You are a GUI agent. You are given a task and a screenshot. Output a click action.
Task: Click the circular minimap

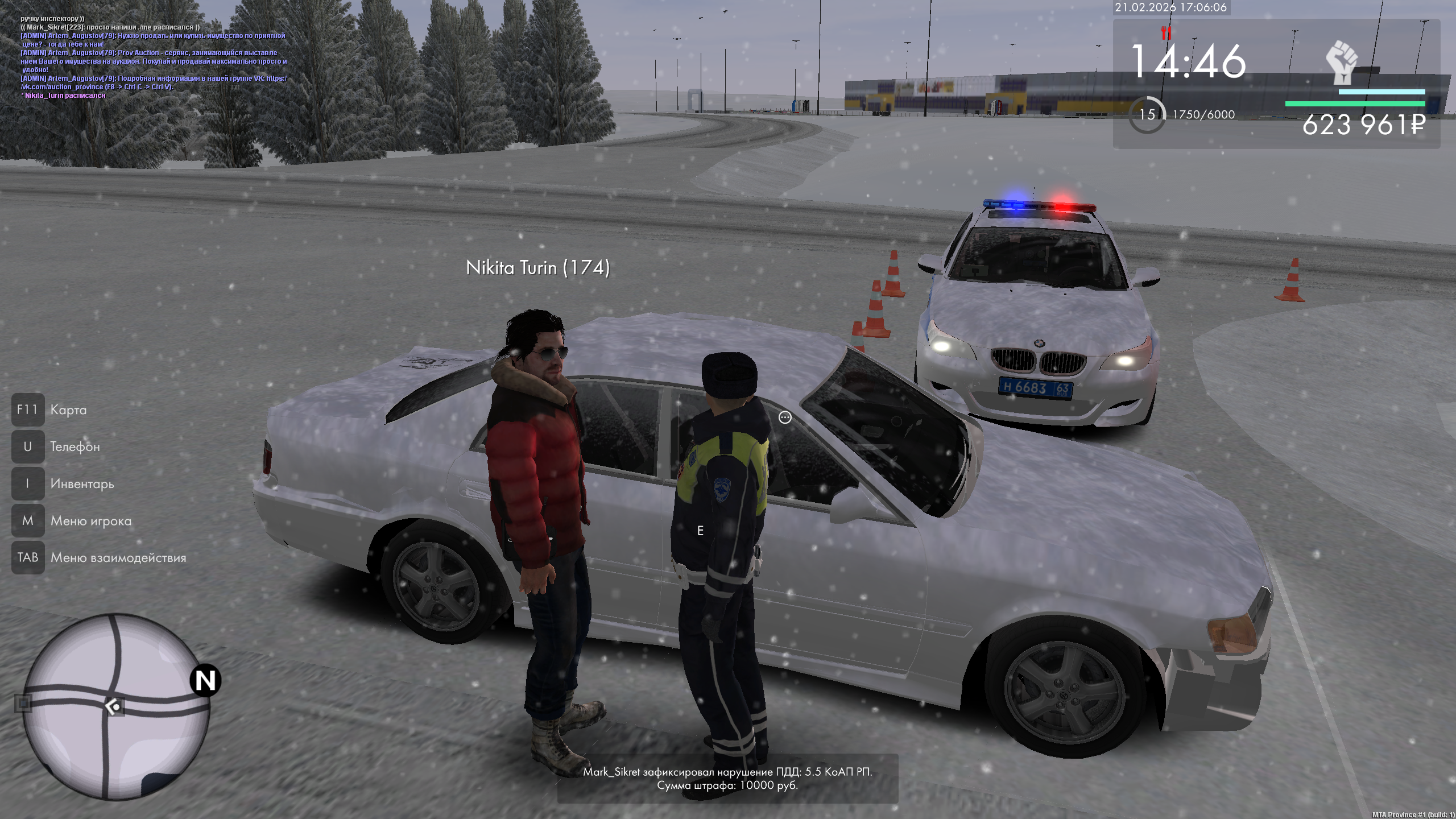point(117,706)
